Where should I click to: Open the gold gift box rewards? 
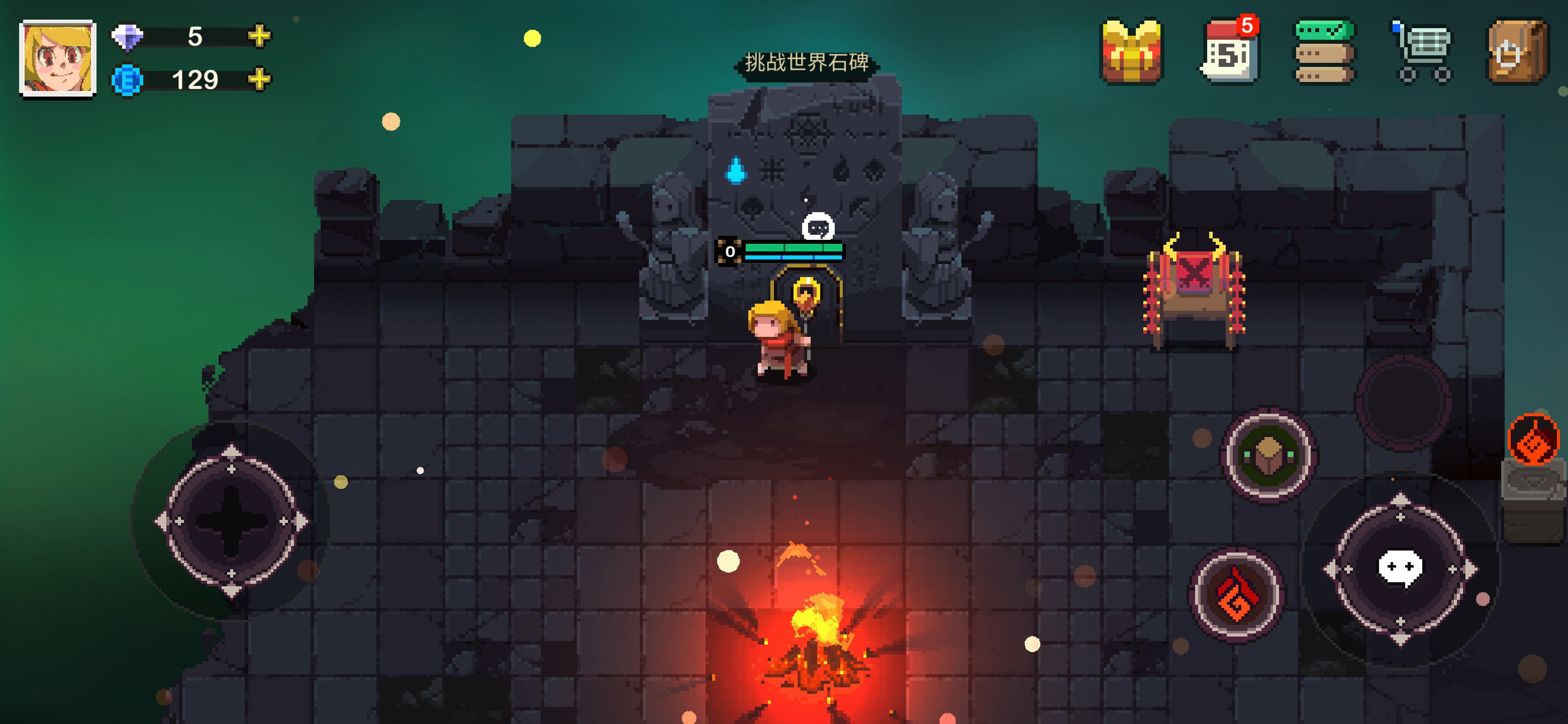1131,52
